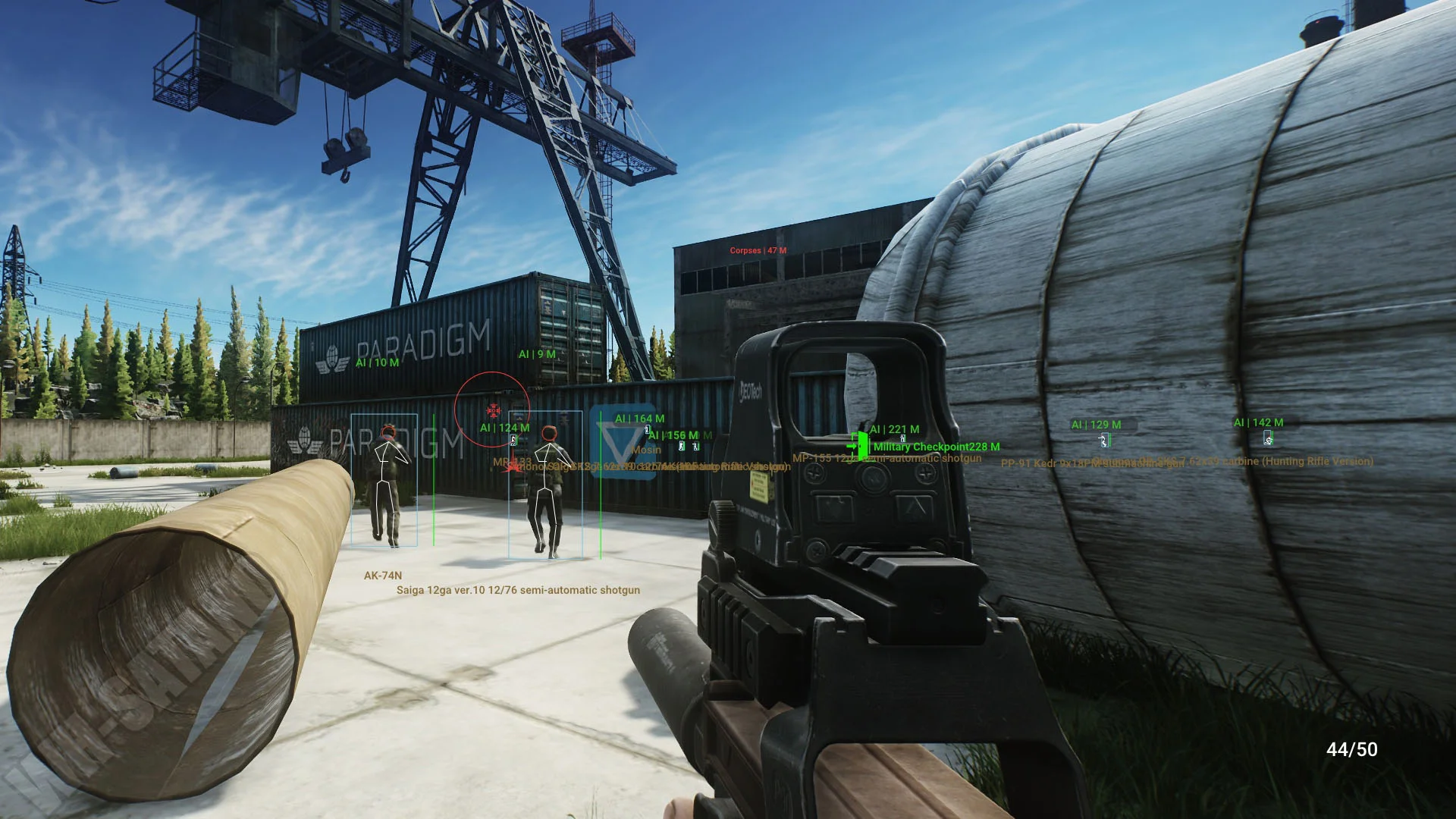Click the crouching-figure icon under AI | 142 M
The image size is (1456, 819).
pos(1268,438)
